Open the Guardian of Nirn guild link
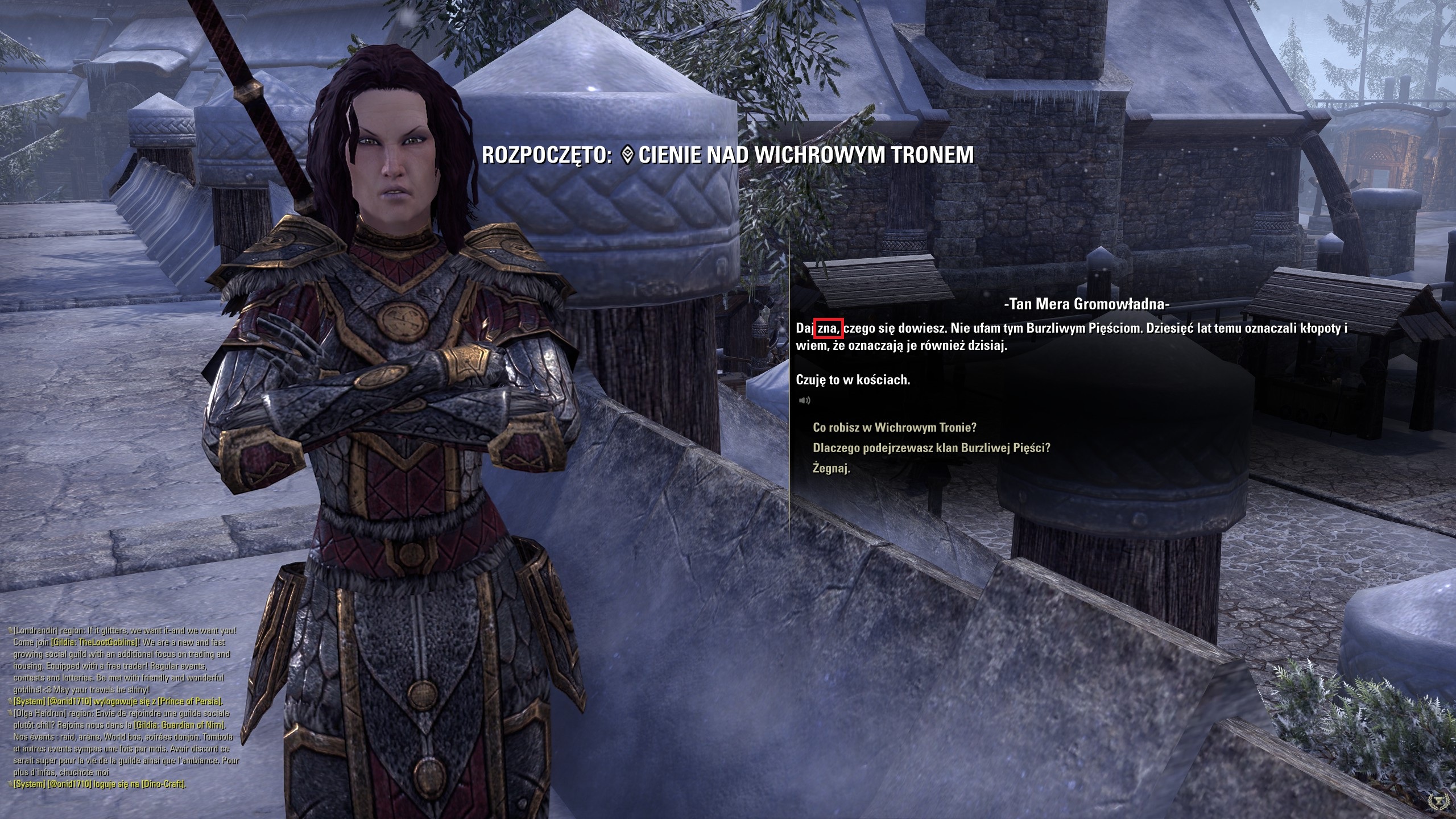The image size is (1456, 819). [x=180, y=725]
